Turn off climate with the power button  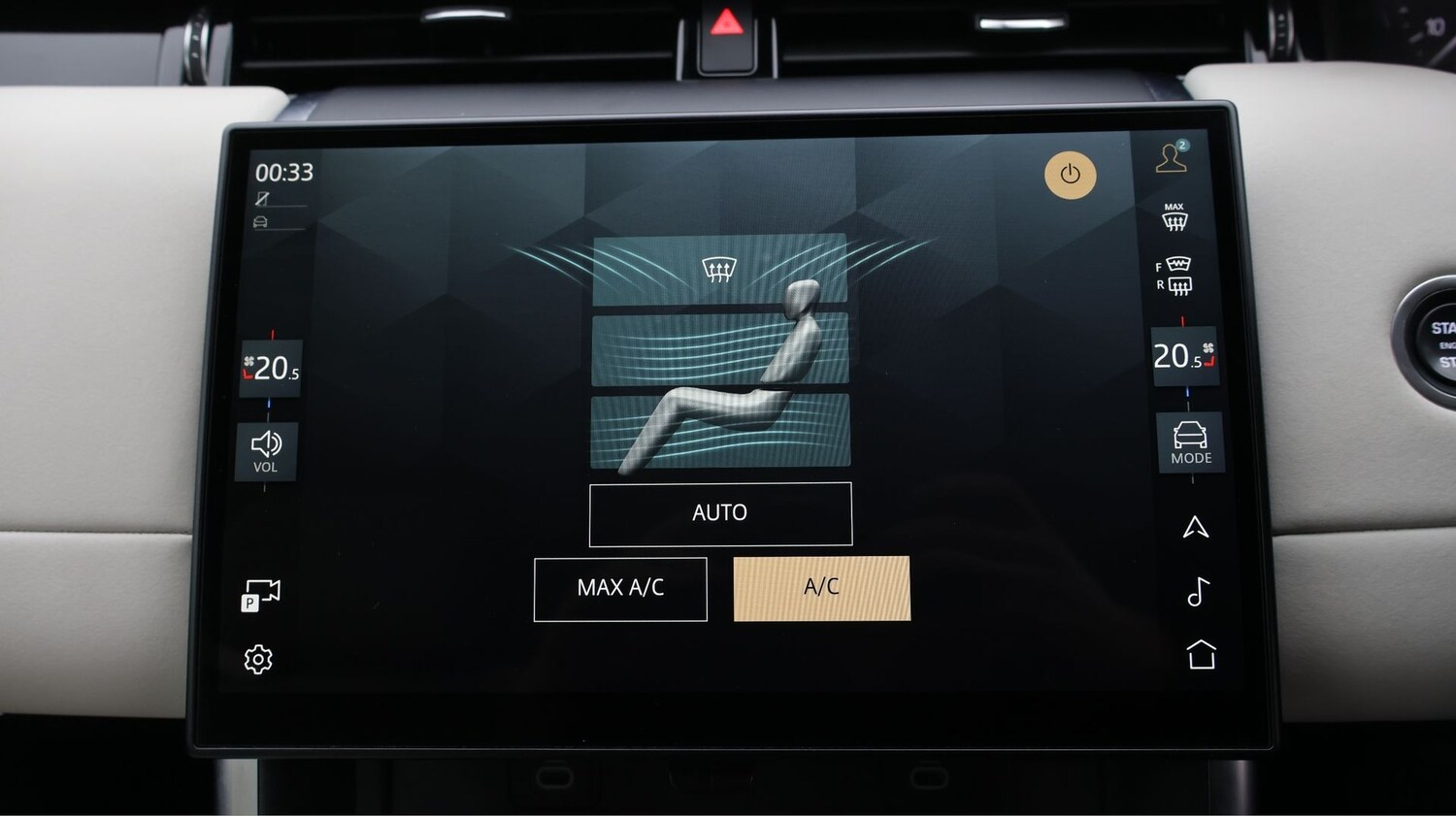1070,175
